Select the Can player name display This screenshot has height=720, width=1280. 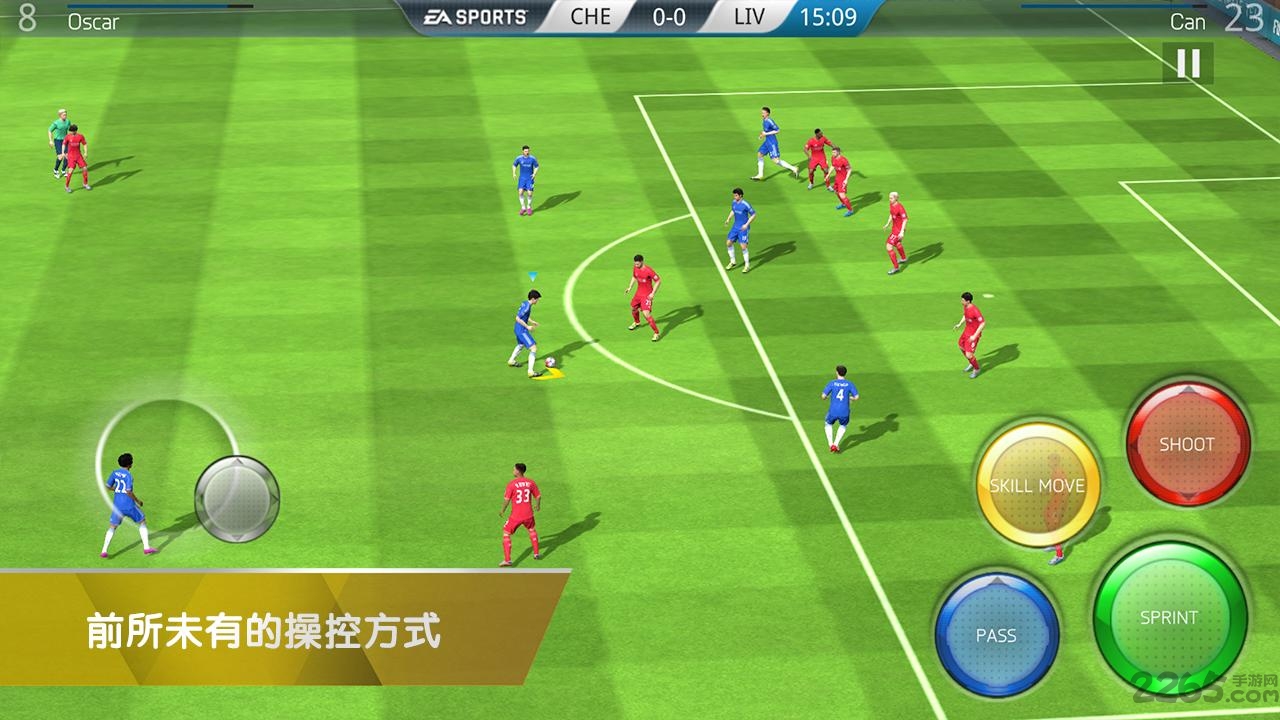(x=1186, y=20)
